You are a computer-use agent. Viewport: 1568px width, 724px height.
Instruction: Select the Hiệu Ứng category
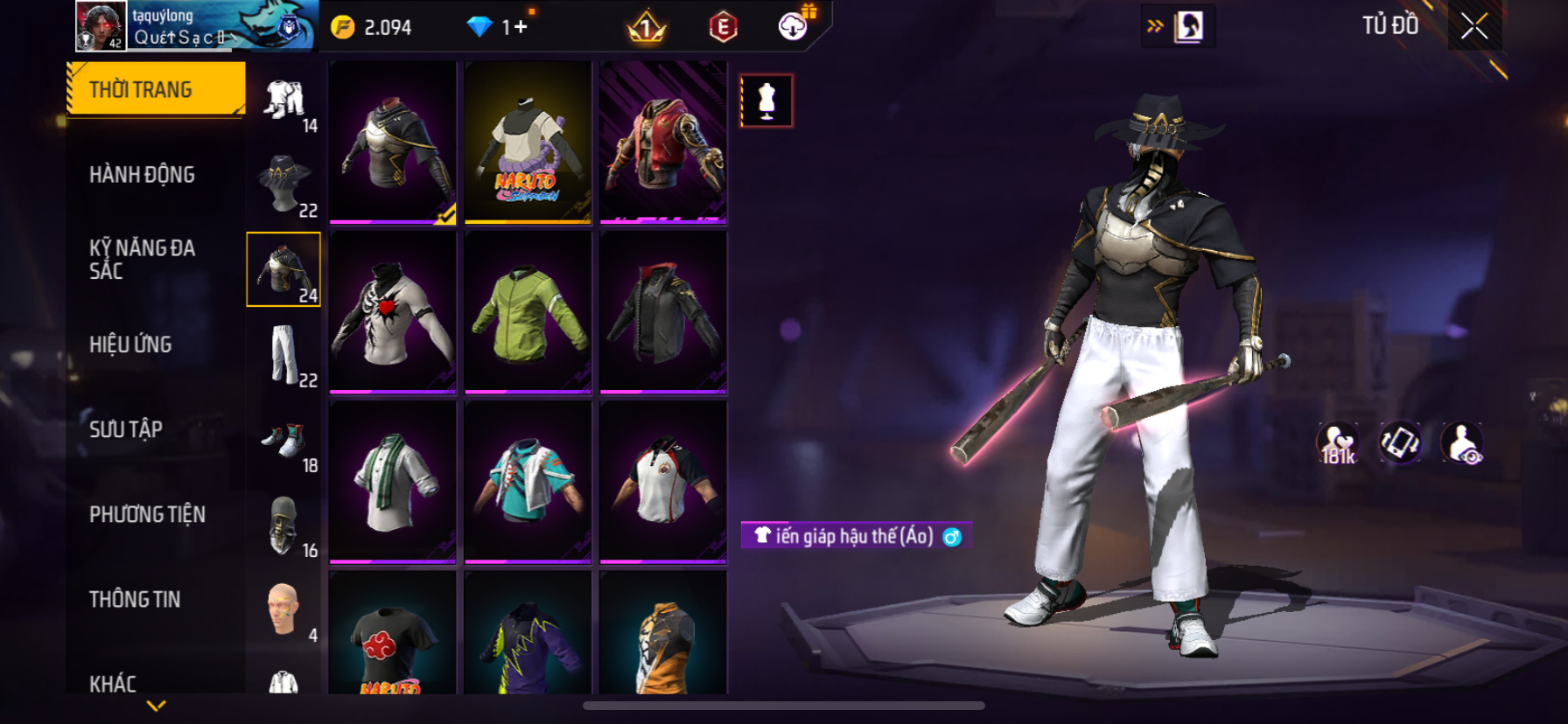130,345
